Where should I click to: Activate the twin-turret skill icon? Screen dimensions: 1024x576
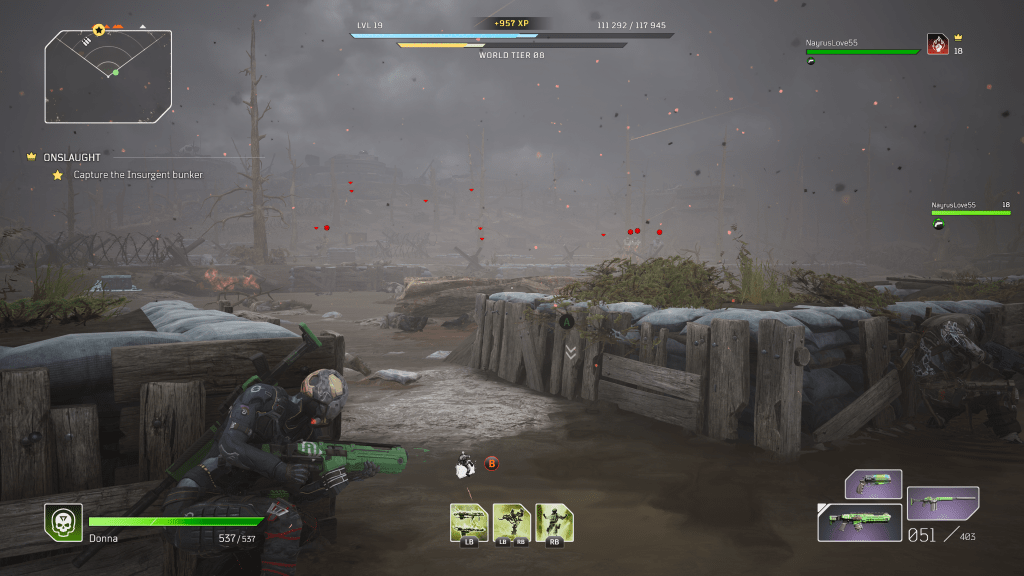click(469, 522)
